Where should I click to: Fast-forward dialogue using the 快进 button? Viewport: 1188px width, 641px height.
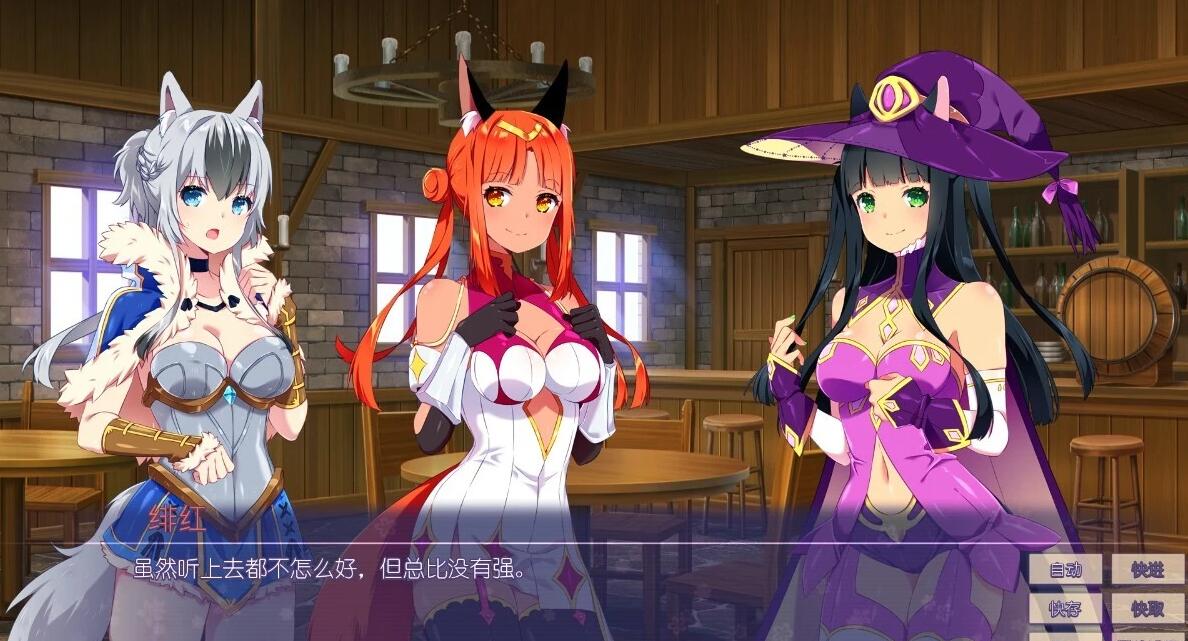click(1147, 570)
